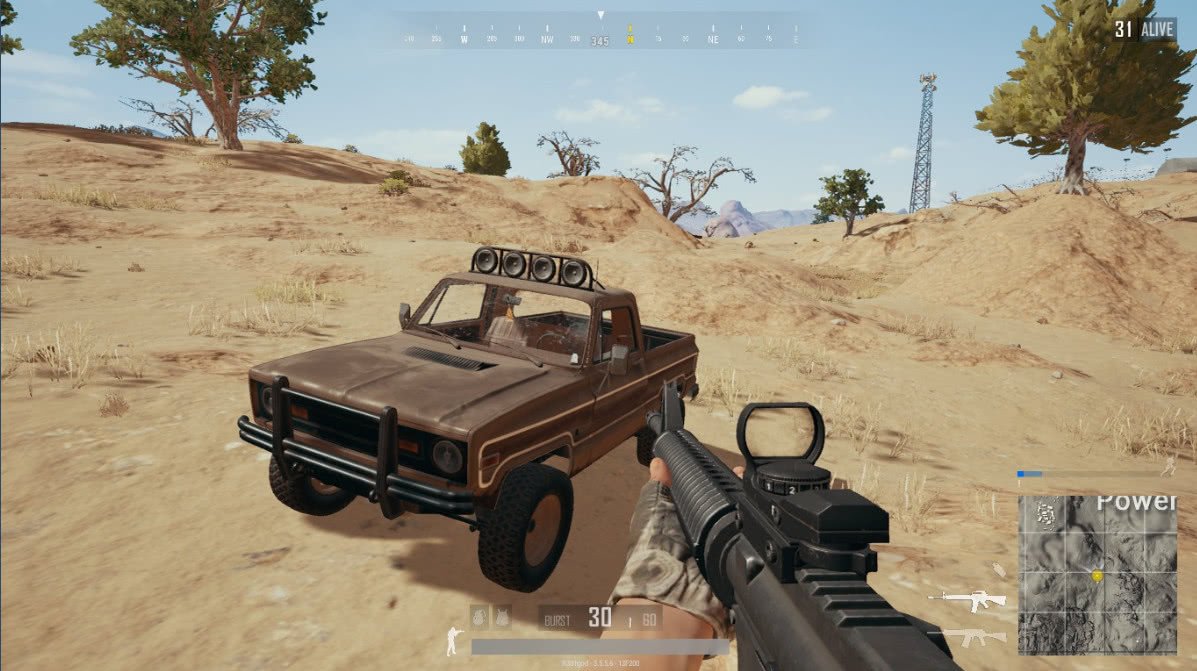Click the helmet equipment icon

click(x=481, y=617)
